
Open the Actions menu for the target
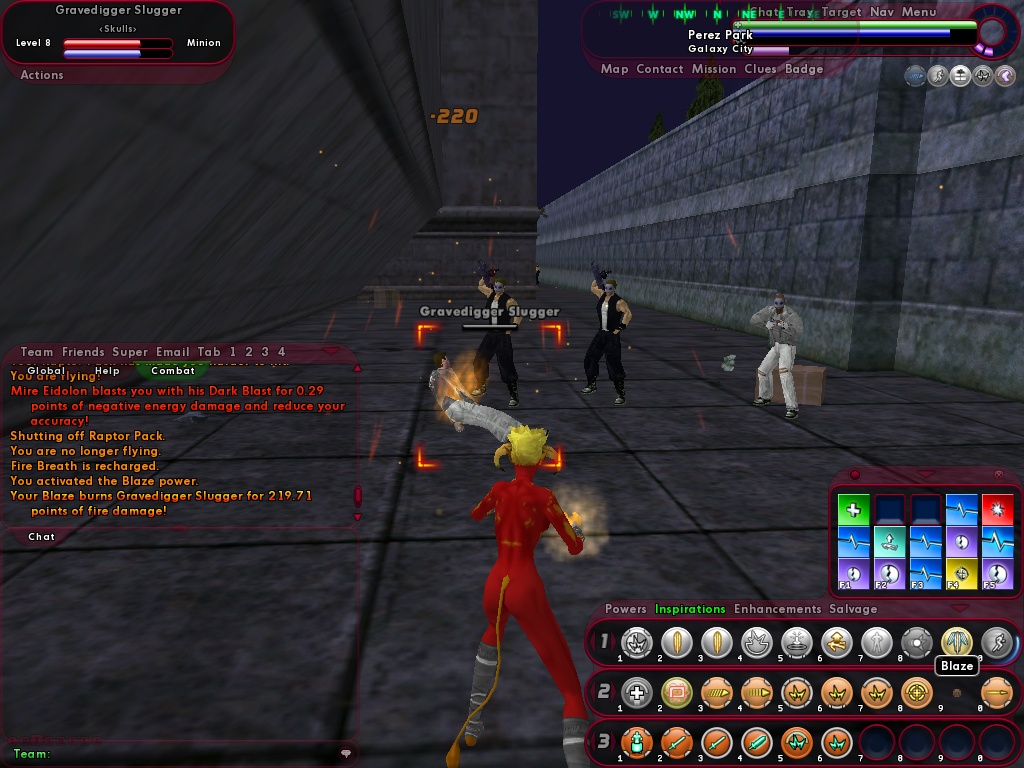pos(42,75)
